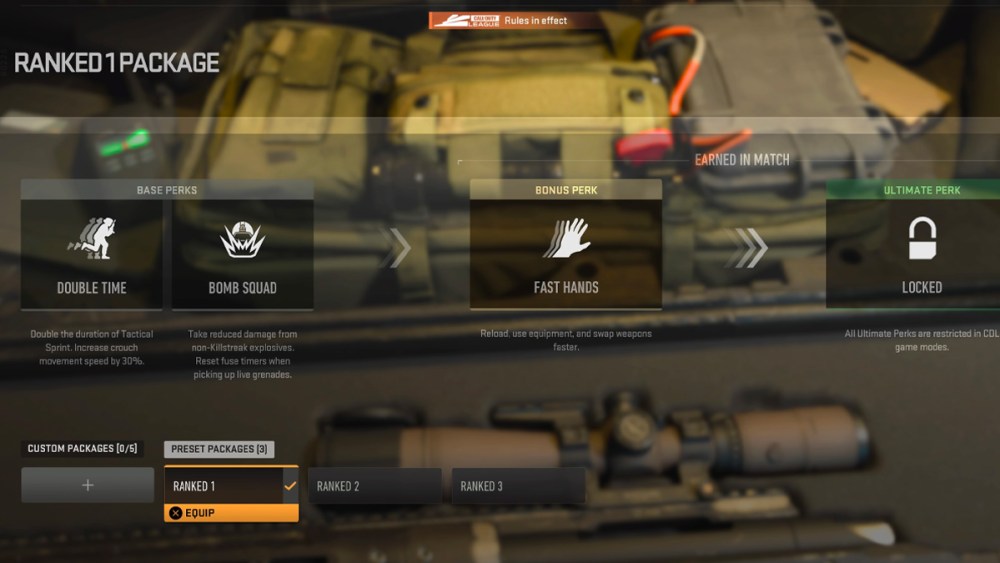Choose the Ranked 3 preset package
Viewport: 1000px width, 563px height.
518,486
